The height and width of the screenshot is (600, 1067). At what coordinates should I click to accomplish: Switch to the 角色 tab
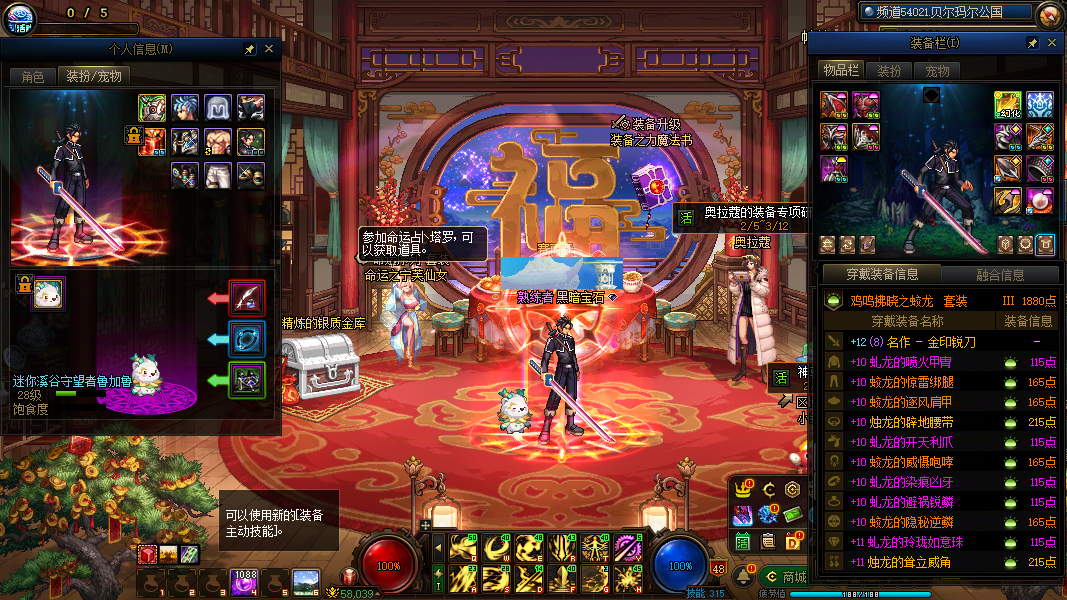click(33, 77)
